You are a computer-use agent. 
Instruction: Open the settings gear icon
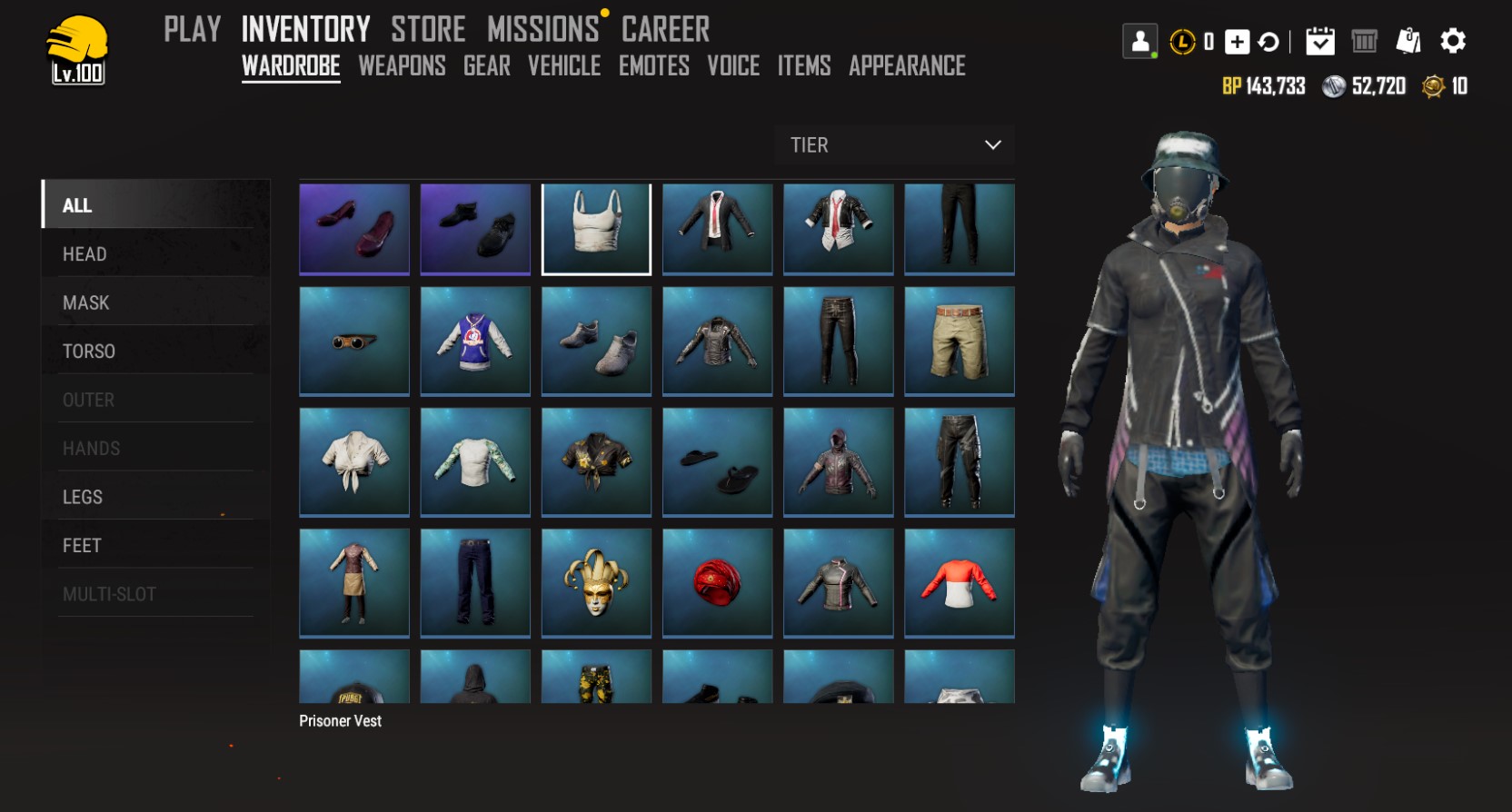pos(1453,41)
